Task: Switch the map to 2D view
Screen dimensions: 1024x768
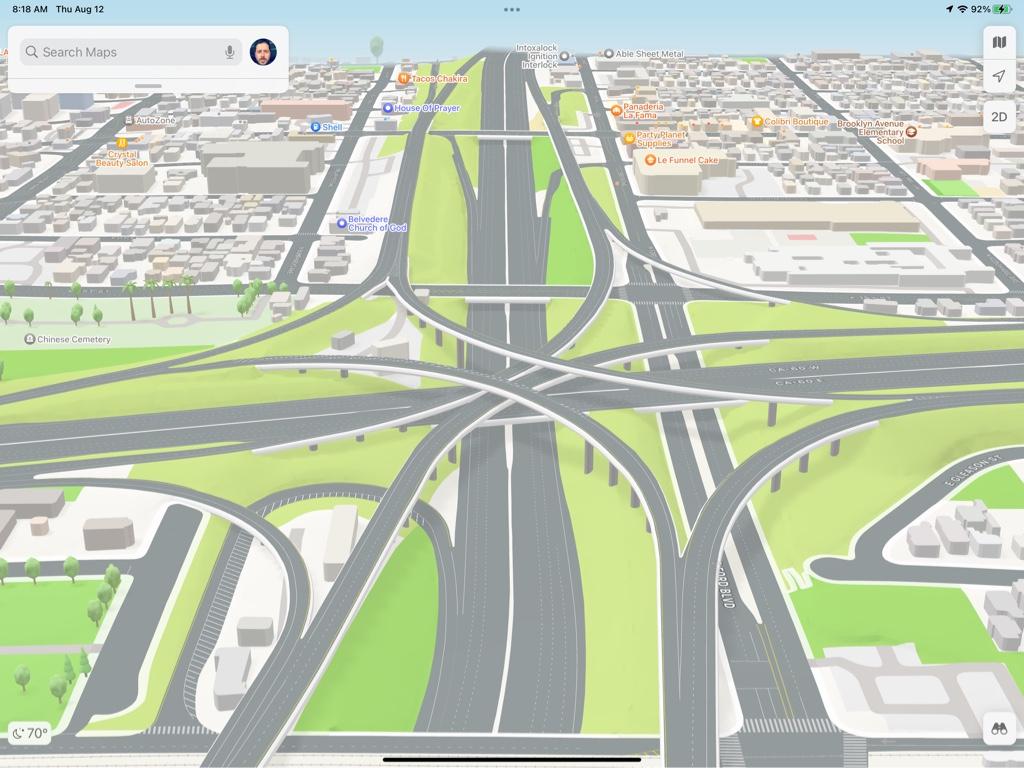Action: point(999,117)
